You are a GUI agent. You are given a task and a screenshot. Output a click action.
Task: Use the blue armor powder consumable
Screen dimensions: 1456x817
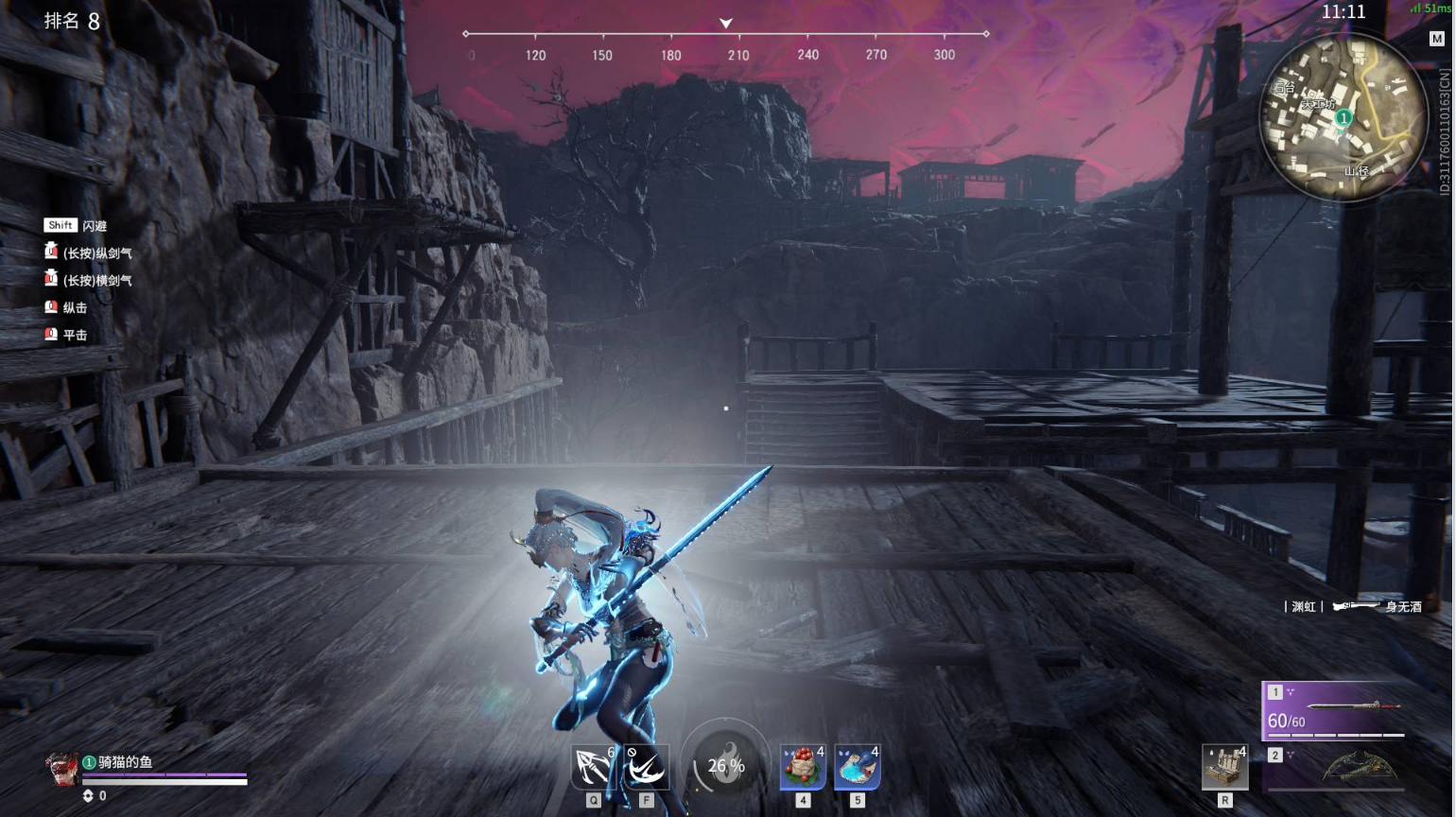(858, 766)
